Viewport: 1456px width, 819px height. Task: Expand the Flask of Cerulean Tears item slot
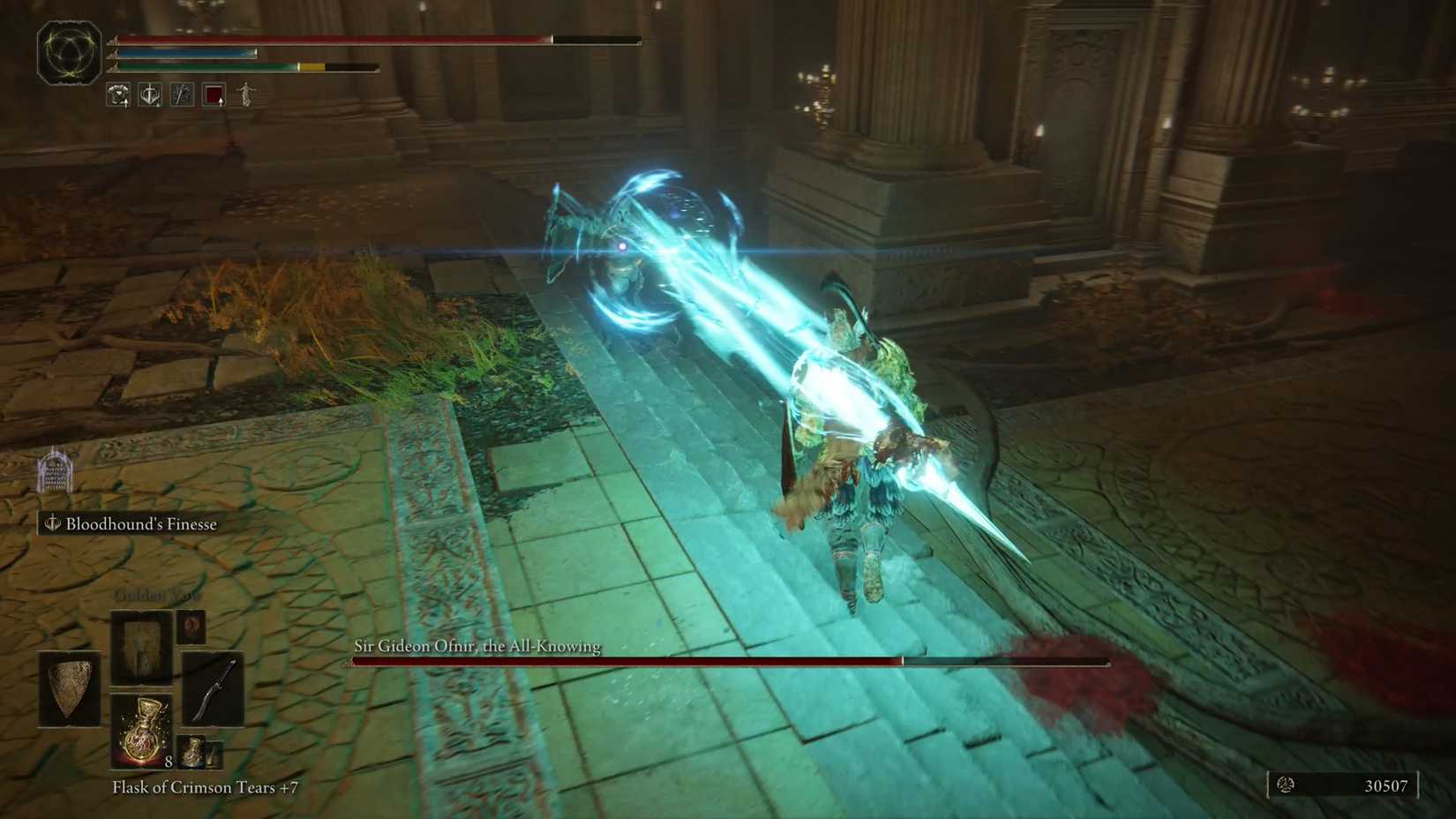[x=191, y=753]
